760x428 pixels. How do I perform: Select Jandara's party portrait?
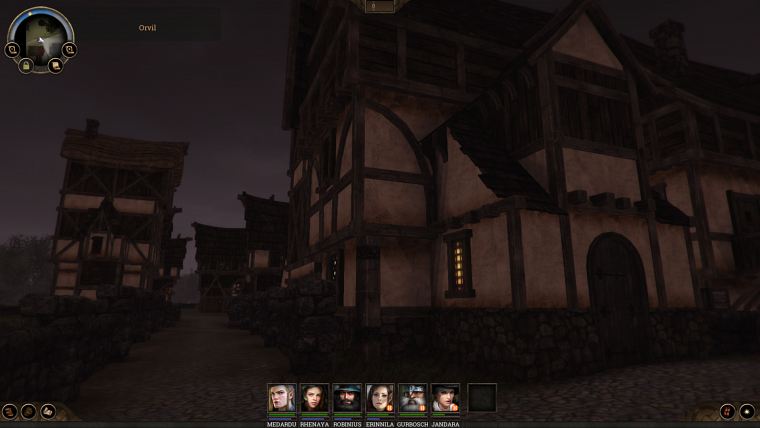pos(445,398)
